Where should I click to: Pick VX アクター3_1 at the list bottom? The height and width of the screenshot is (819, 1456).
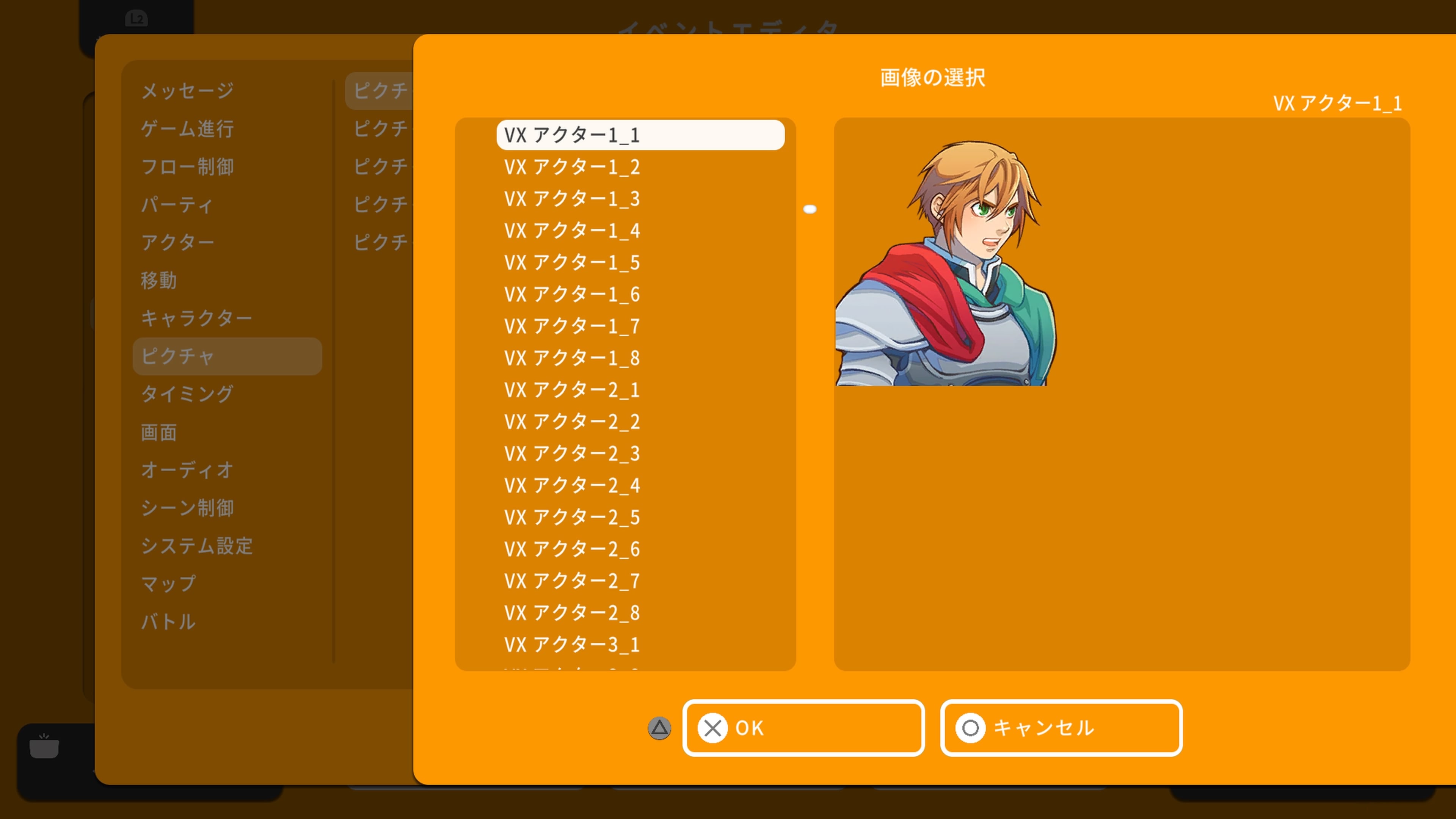(x=572, y=645)
